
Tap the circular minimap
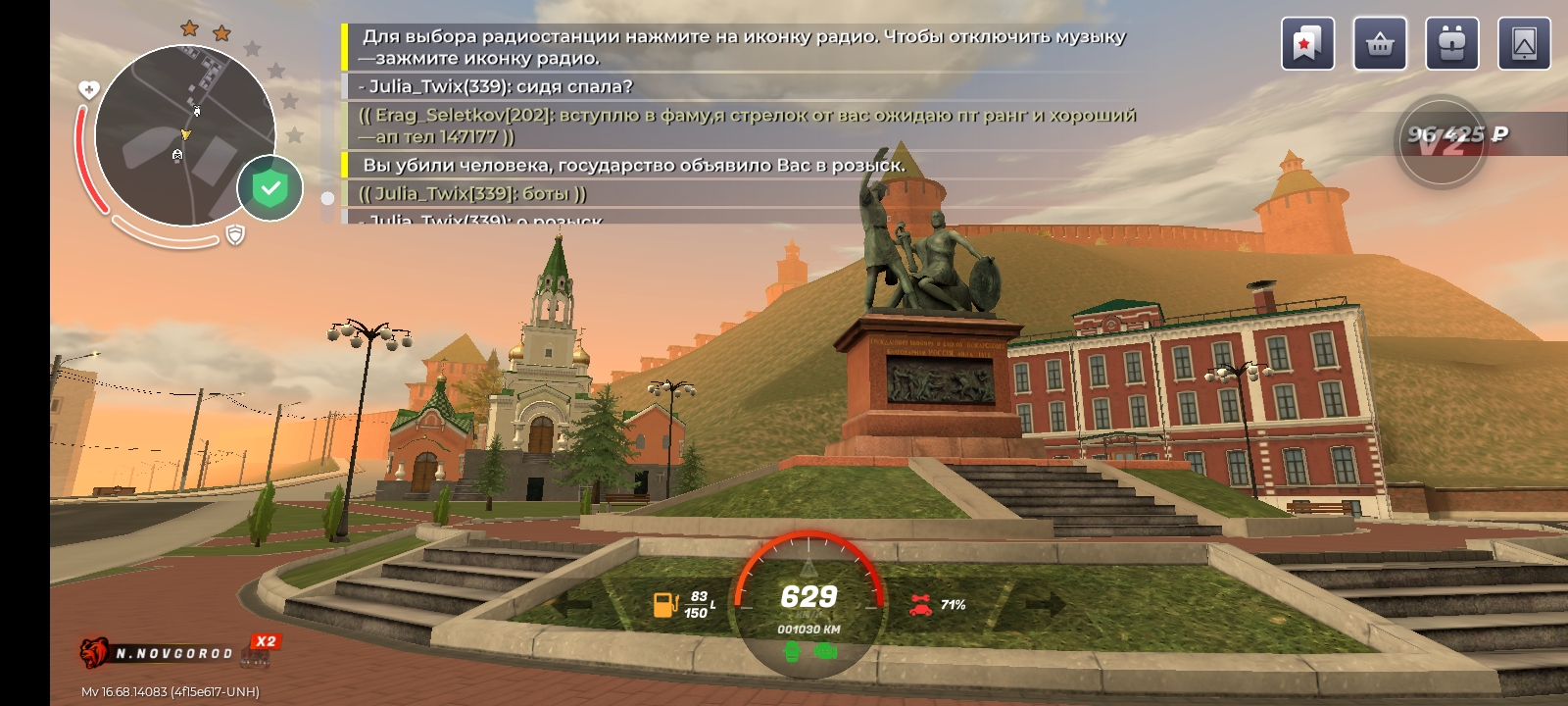pos(184,135)
